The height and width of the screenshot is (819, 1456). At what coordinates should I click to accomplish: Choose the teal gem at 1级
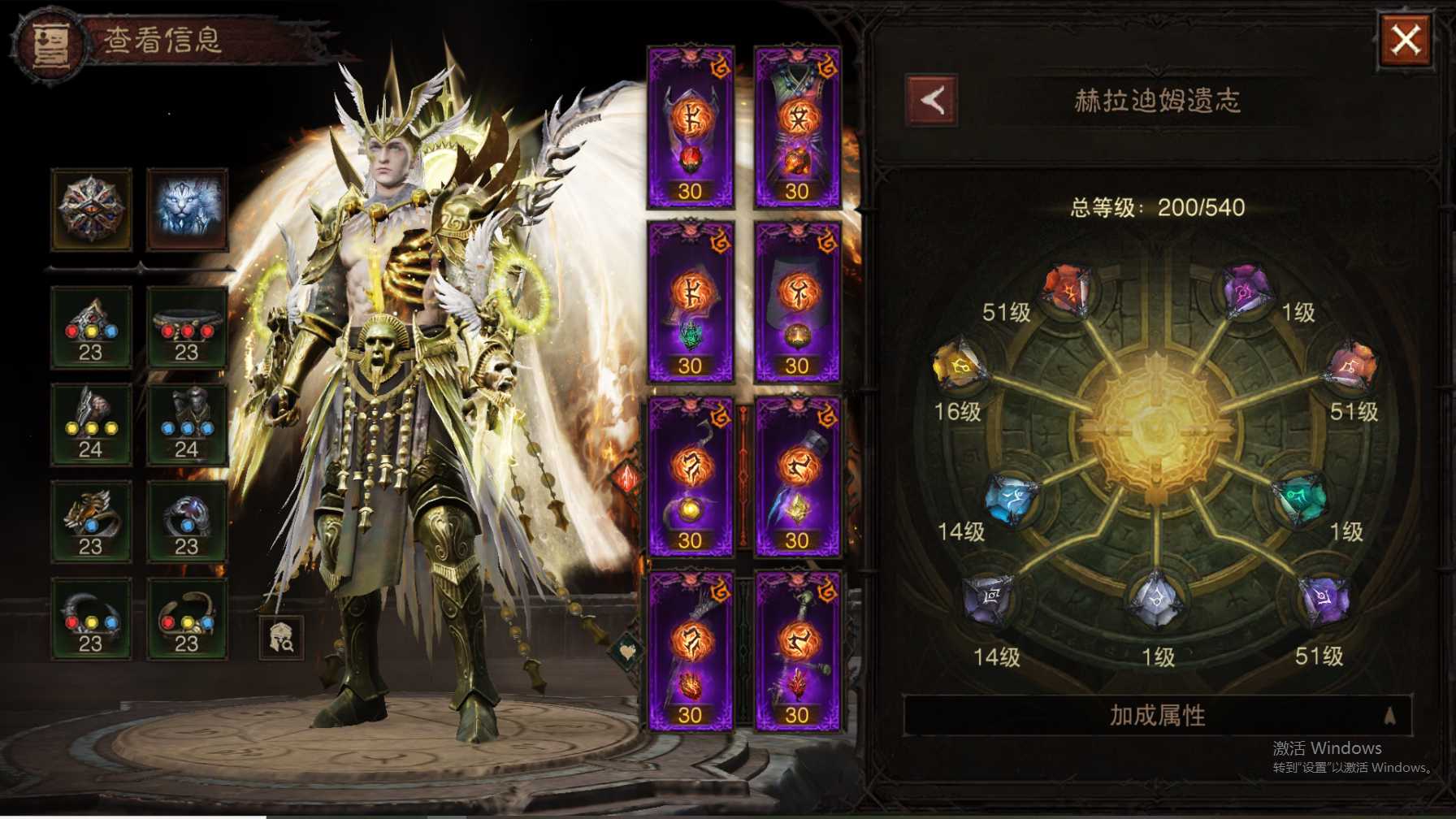[x=1300, y=497]
